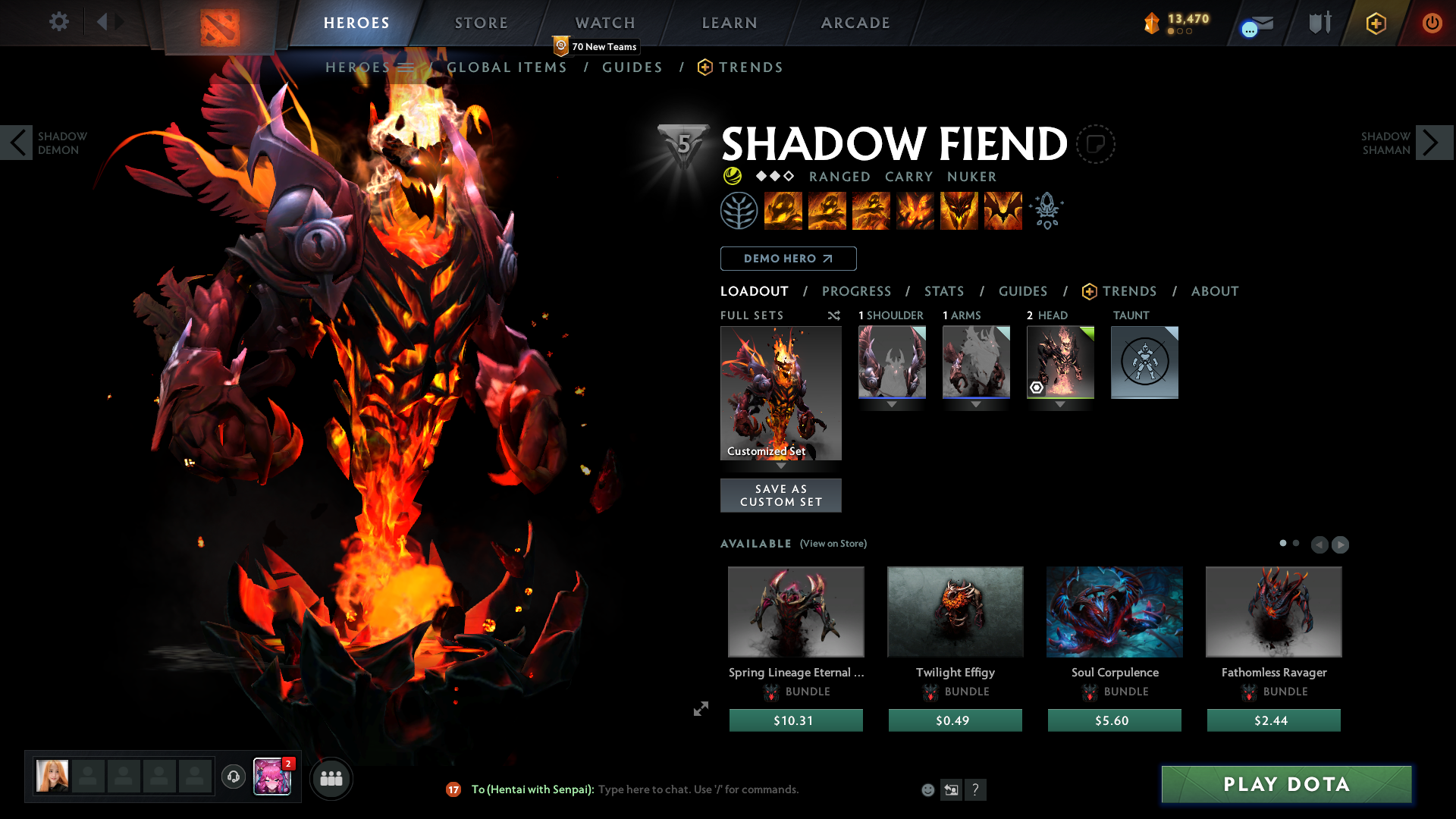Image resolution: width=1456 pixels, height=819 pixels.
Task: Select the second carousel page dot
Action: coord(1295,543)
